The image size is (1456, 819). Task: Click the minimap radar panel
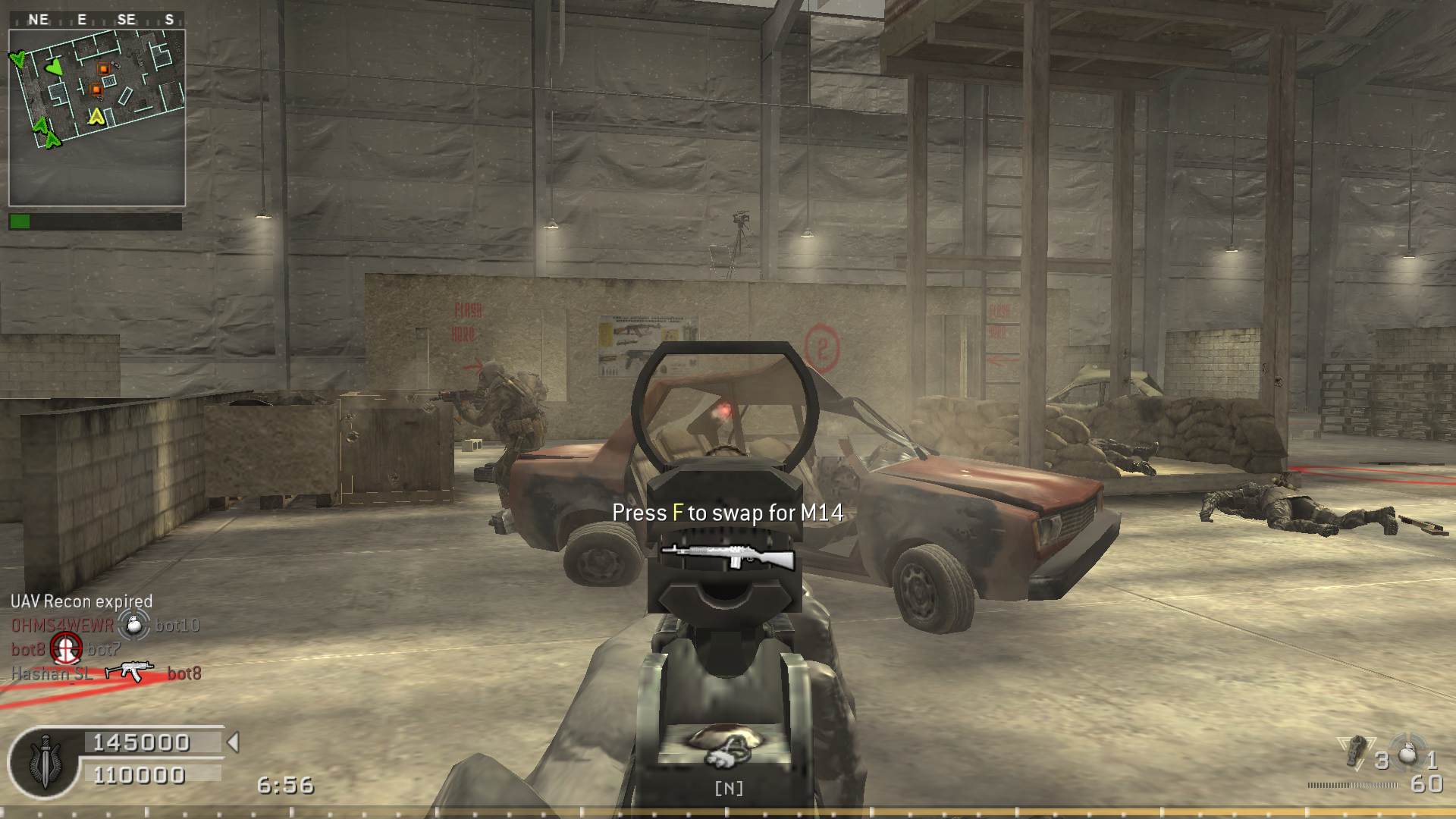(x=97, y=118)
